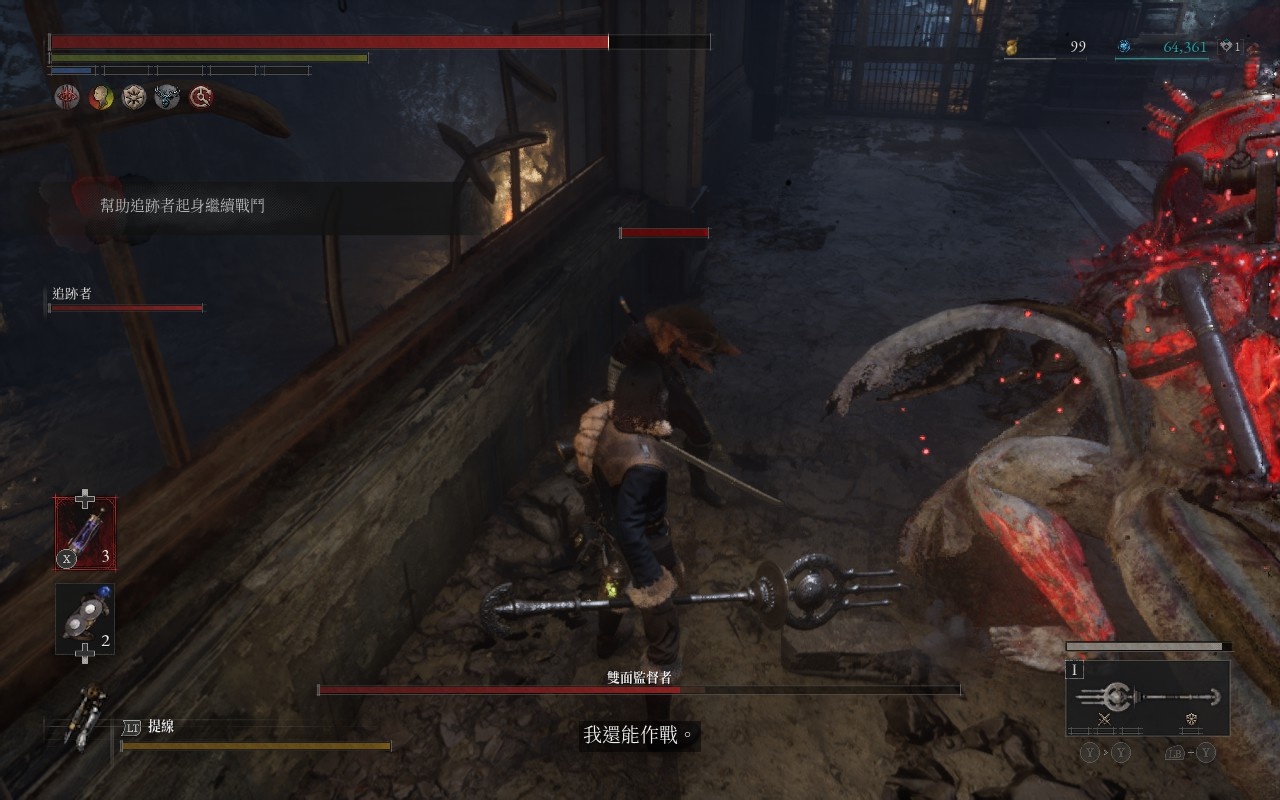The image size is (1280, 800).
Task: Use the Pulse Cell belt slot
Action: (x=85, y=533)
